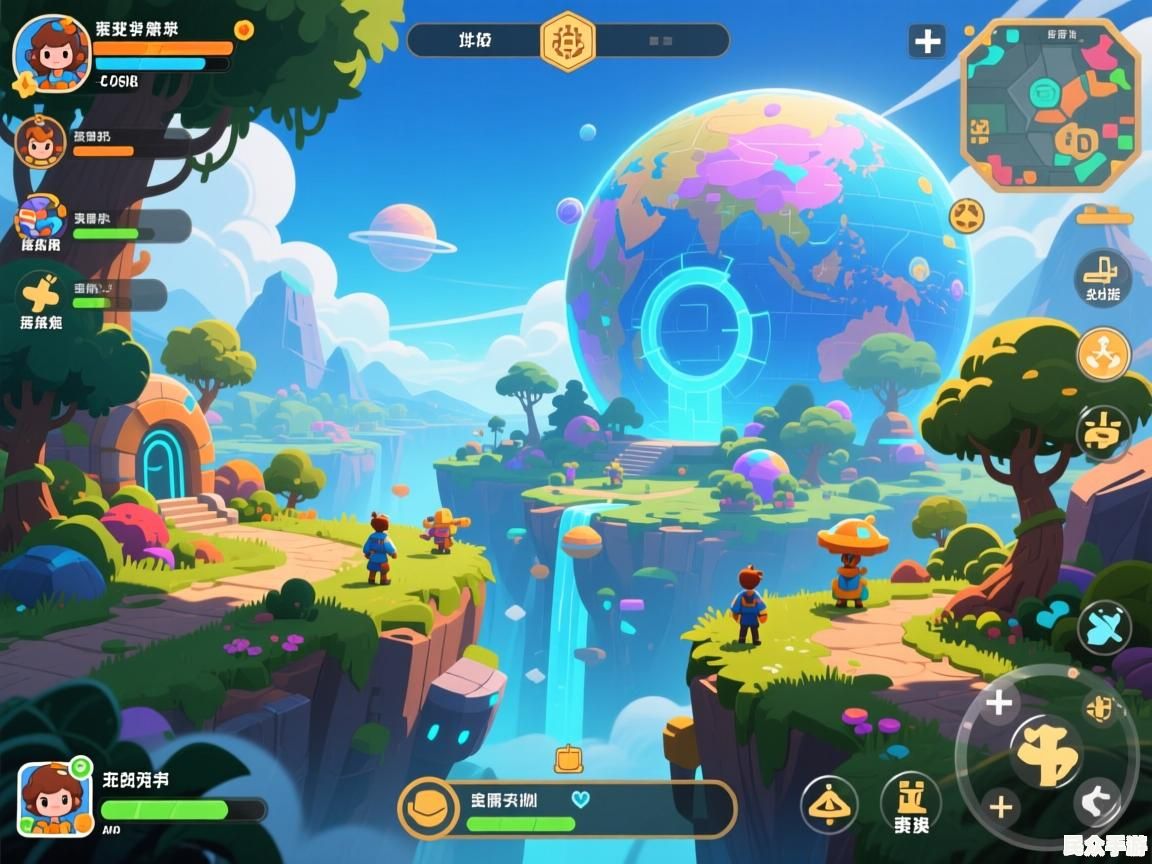Open the main player avatar portrait
1152x864 pixels.
(52, 54)
